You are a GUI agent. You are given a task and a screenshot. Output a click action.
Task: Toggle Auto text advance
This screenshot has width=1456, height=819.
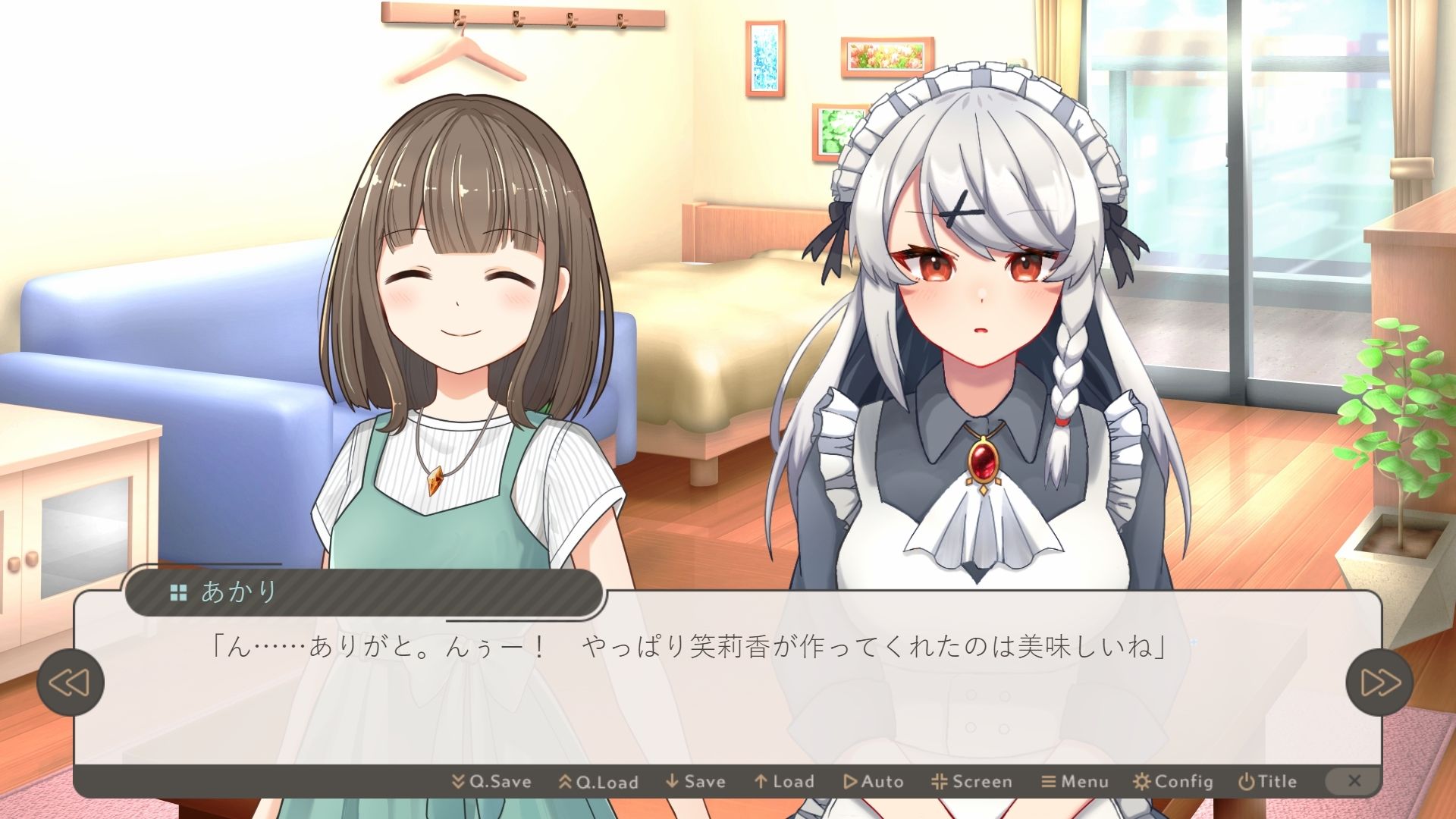[x=874, y=781]
